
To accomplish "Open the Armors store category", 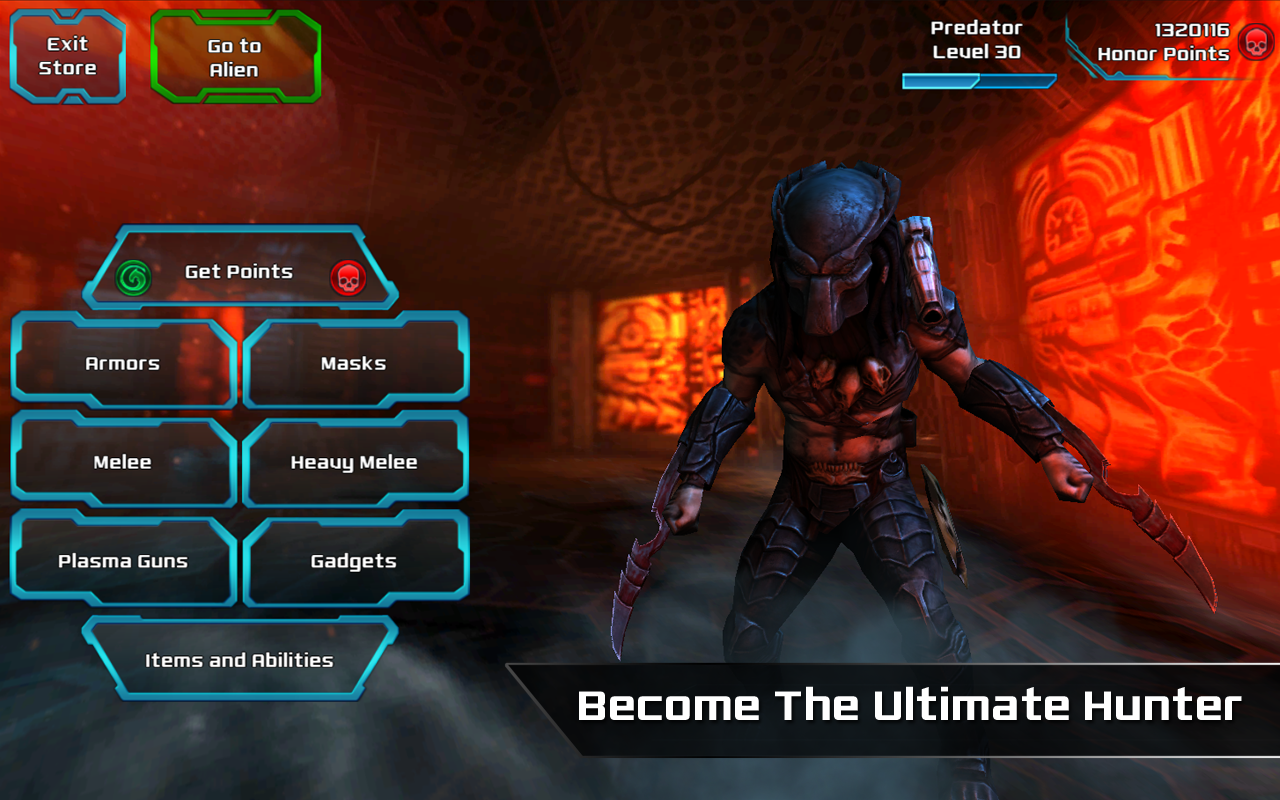I will 122,363.
